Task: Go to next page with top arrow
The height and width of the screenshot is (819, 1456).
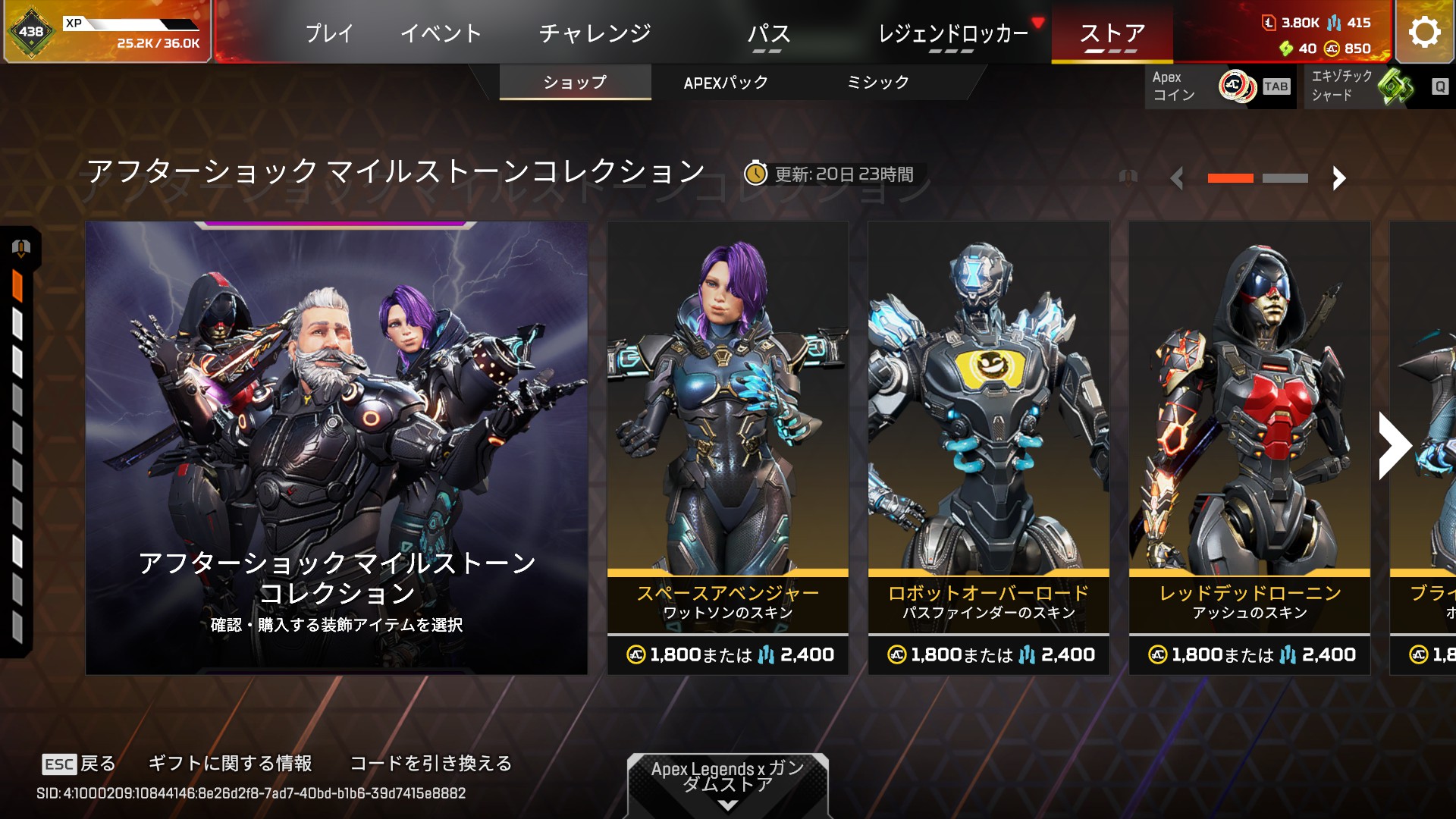Action: click(1338, 178)
